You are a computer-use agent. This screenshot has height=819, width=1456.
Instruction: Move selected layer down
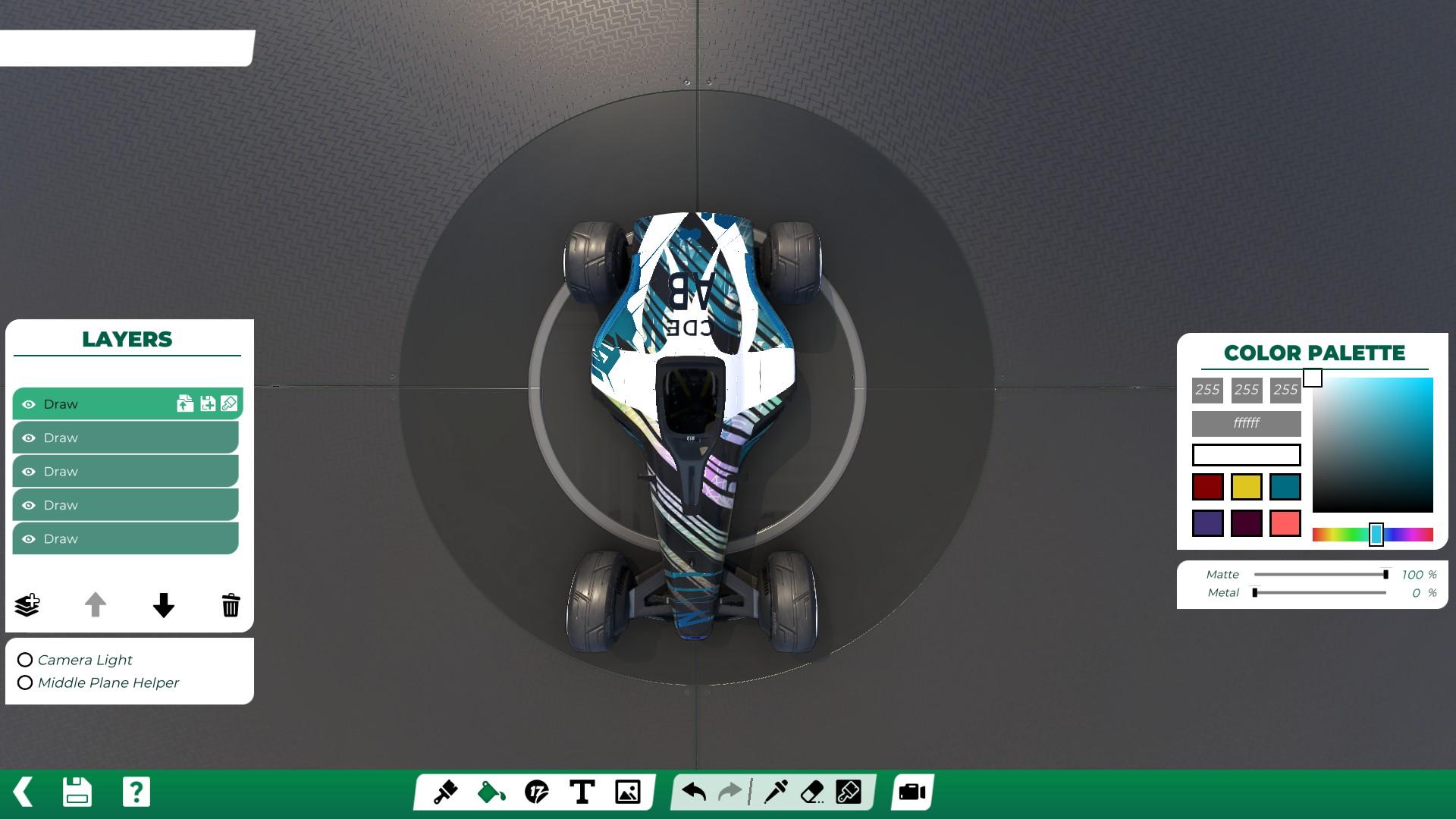163,604
